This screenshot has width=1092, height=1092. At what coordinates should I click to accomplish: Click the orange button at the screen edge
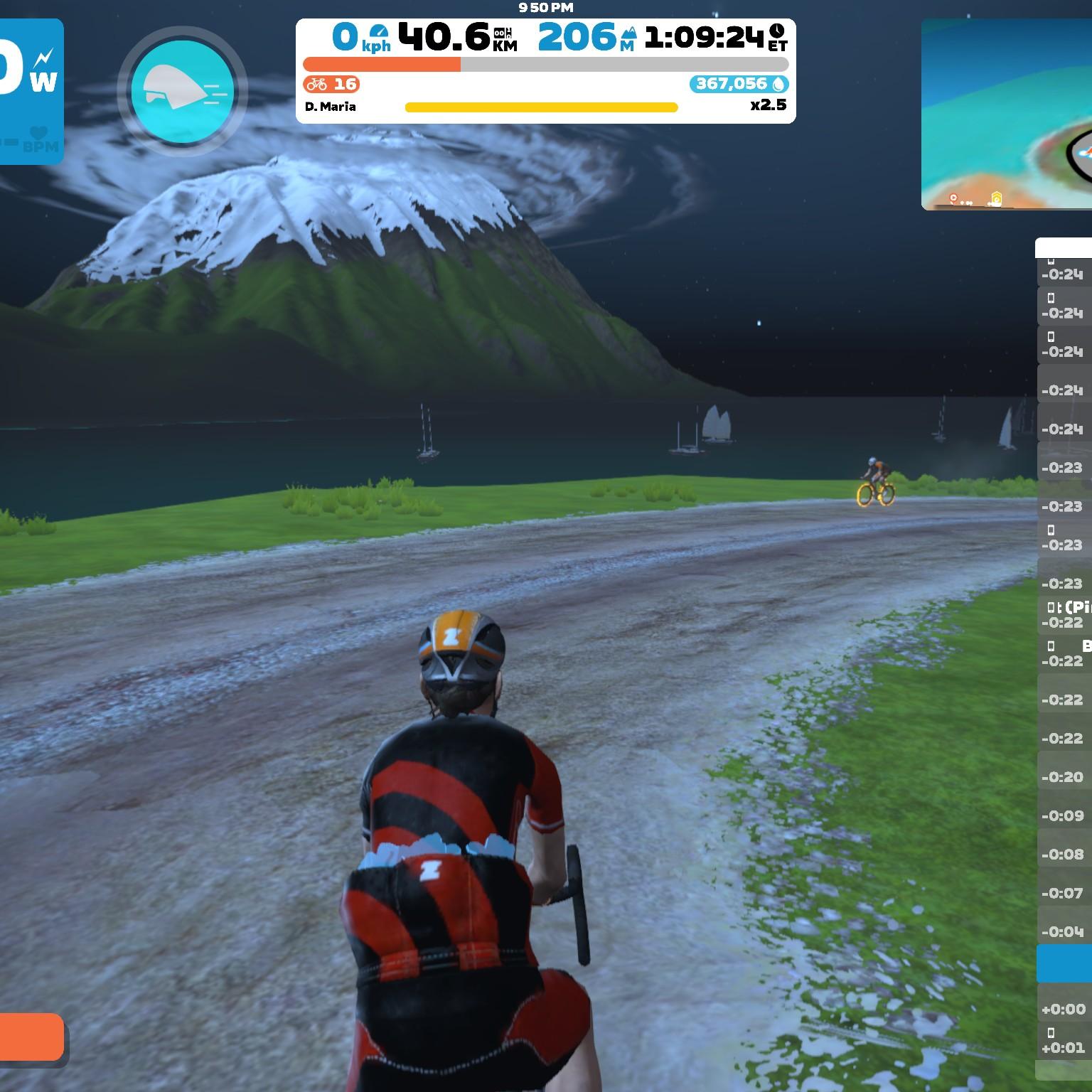[31, 1037]
